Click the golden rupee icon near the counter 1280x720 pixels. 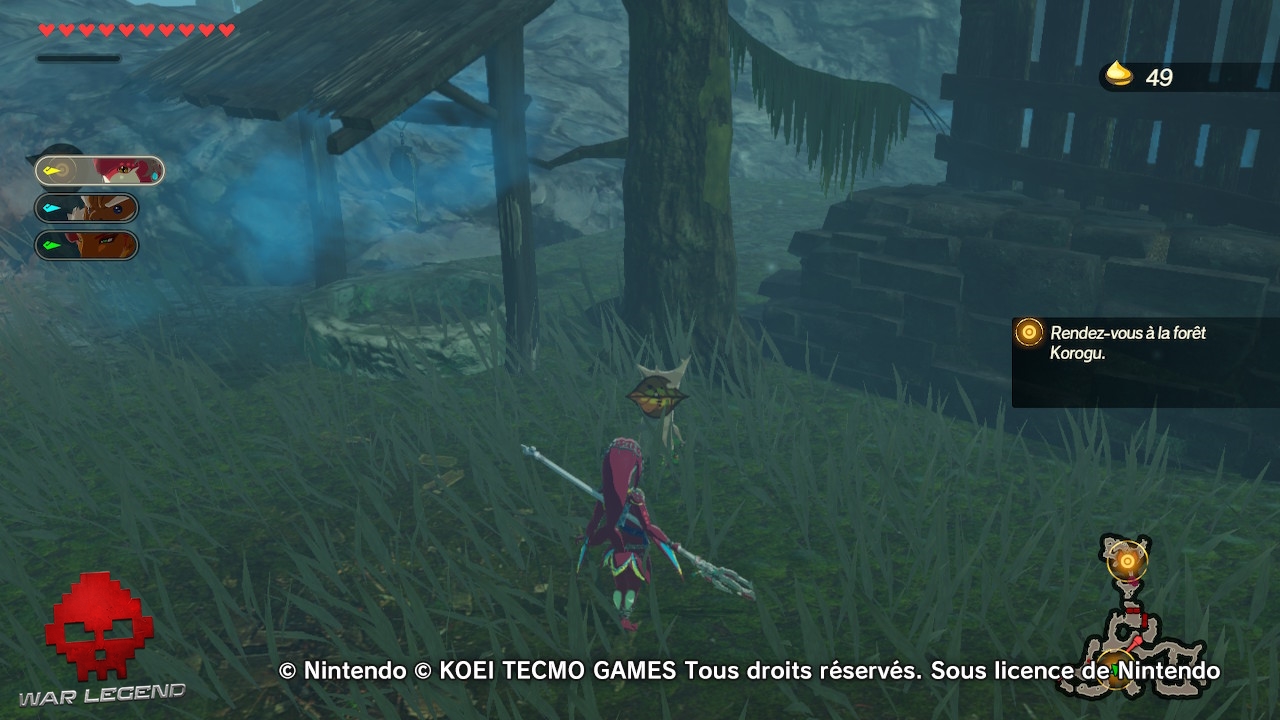(1121, 73)
